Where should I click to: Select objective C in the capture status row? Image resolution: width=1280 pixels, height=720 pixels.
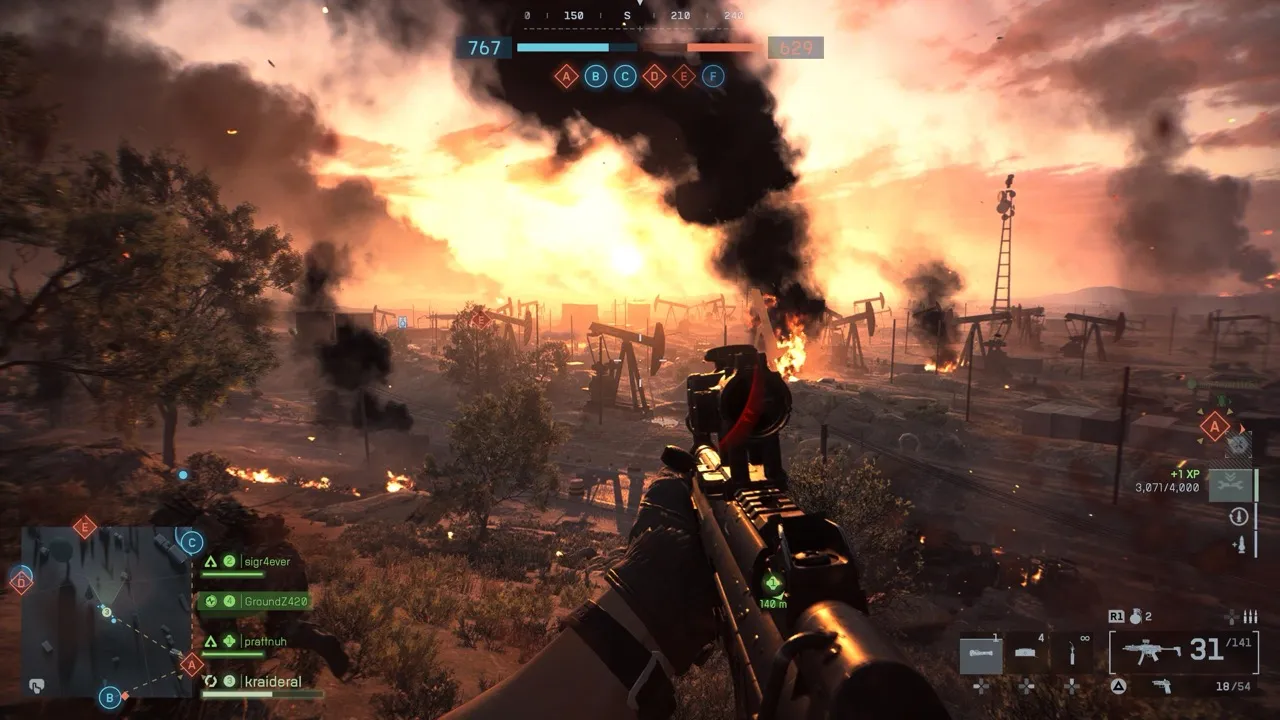coord(625,76)
